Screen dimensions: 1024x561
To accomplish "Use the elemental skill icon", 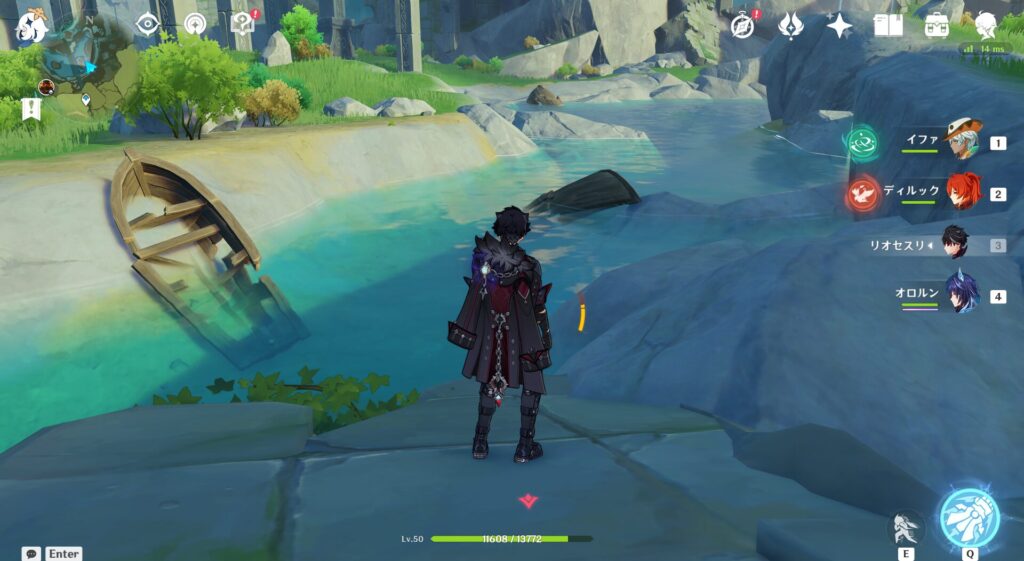I will [x=904, y=528].
